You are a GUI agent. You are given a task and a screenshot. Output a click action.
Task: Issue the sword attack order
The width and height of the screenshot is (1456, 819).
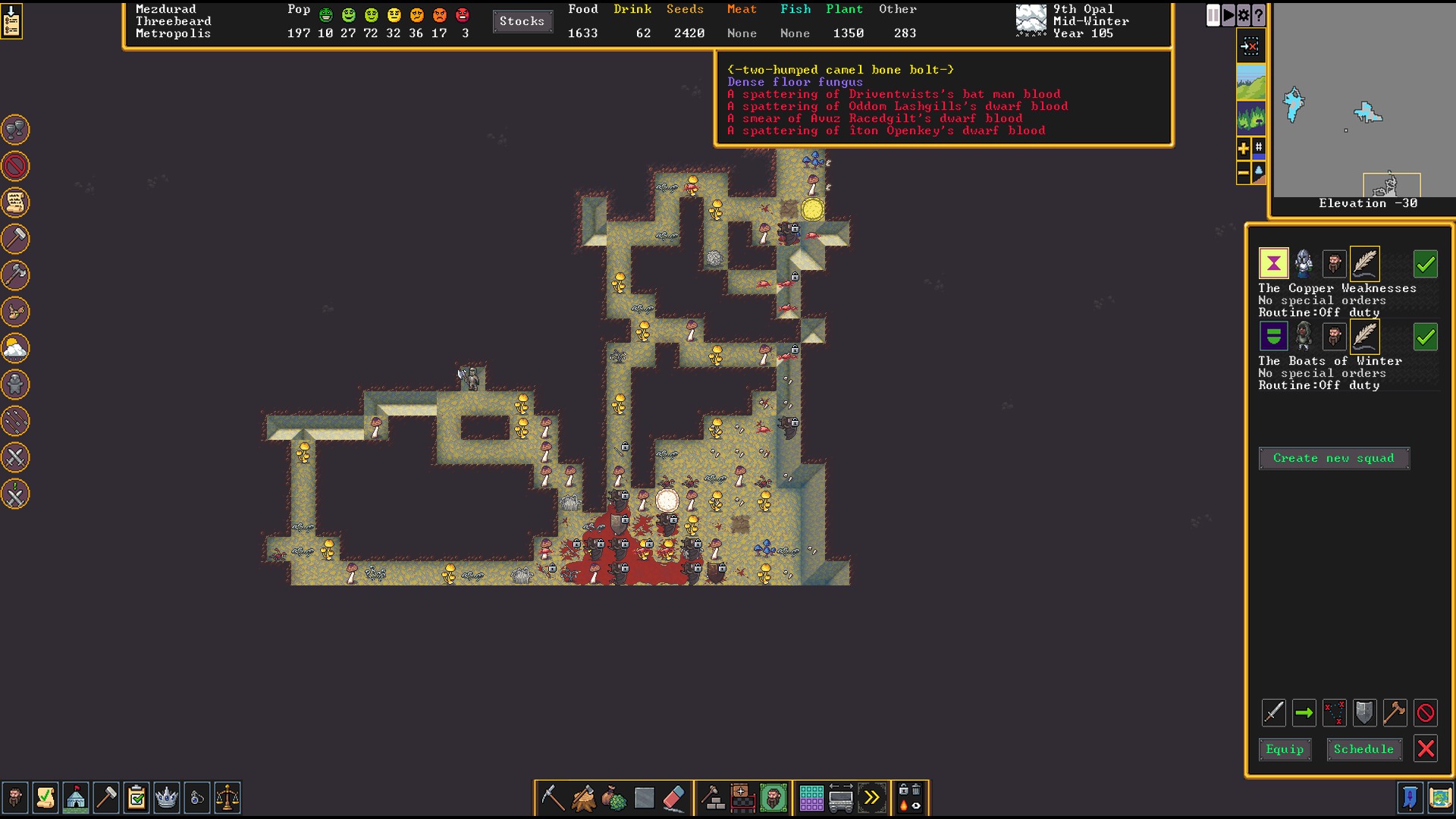(1273, 713)
